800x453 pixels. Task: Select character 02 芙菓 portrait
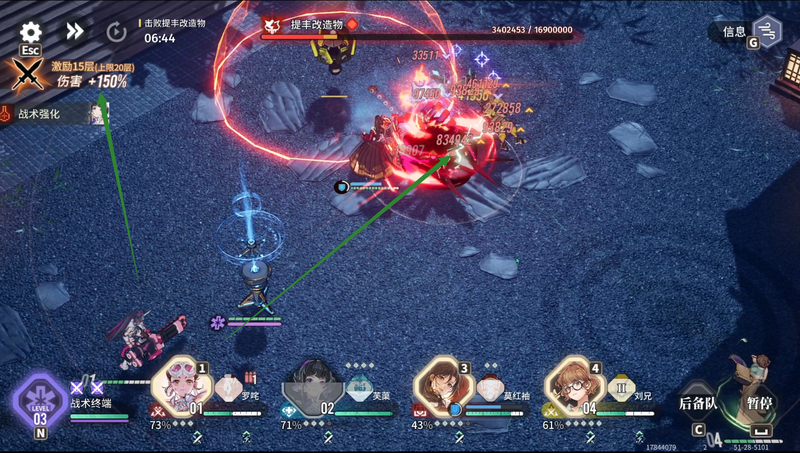click(314, 385)
